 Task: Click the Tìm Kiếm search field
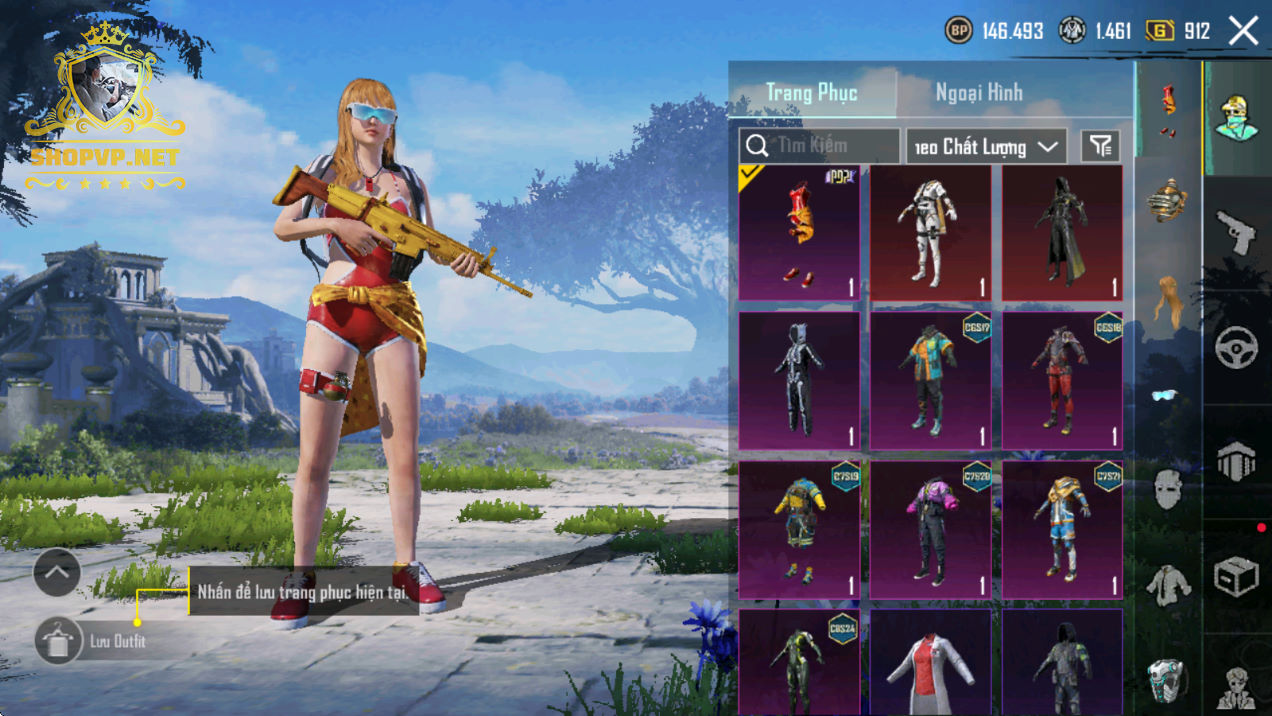(819, 146)
